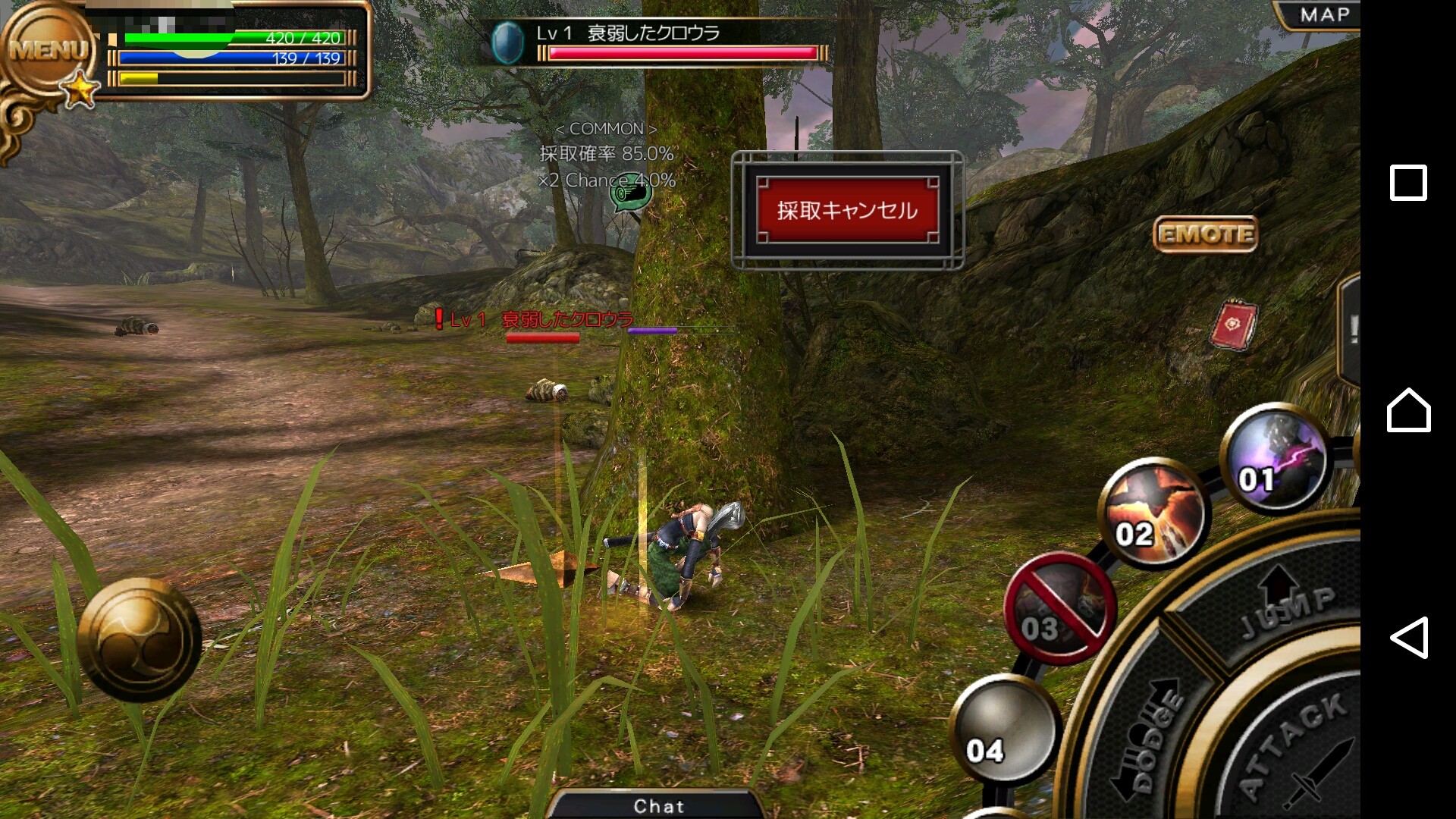Open the Chat tab
This screenshot has height=819, width=1456.
[658, 805]
